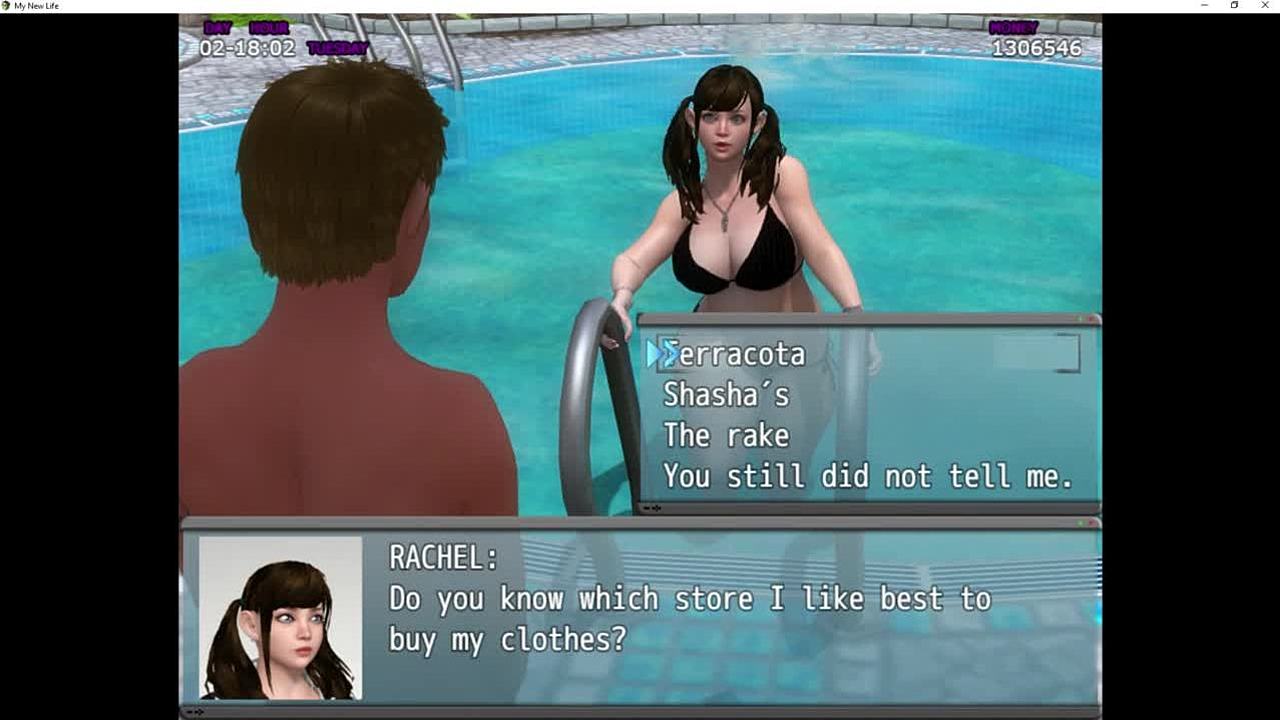
Task: Pick "The rake" as the answer
Action: click(726, 436)
